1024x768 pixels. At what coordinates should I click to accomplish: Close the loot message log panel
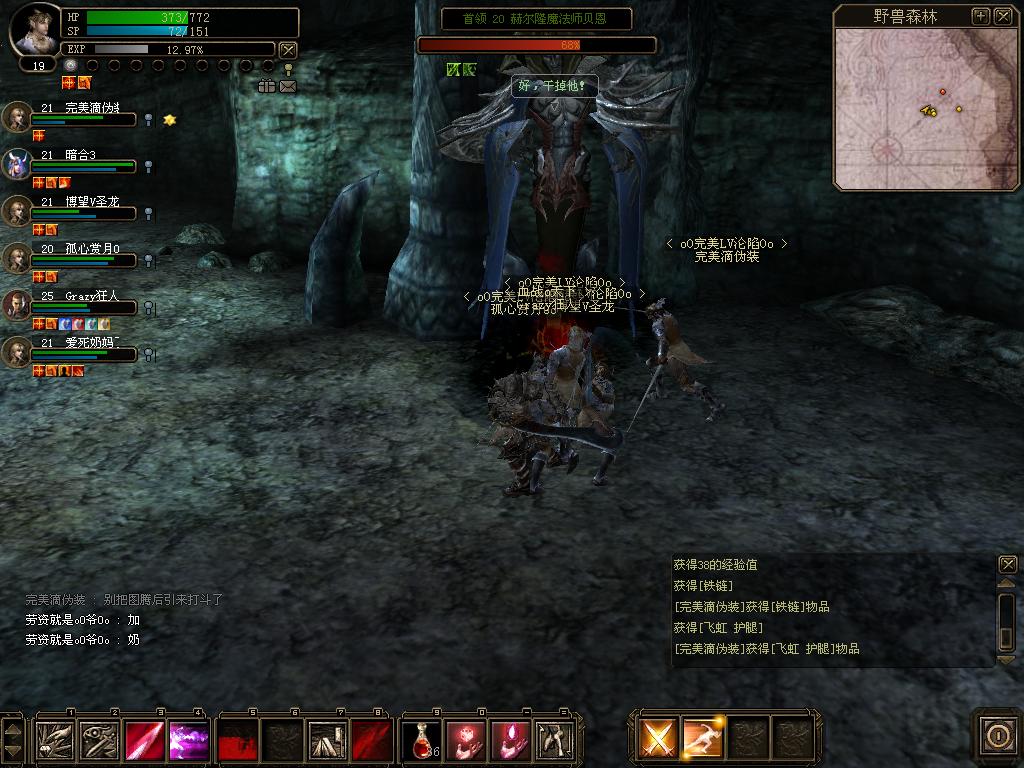point(1007,564)
